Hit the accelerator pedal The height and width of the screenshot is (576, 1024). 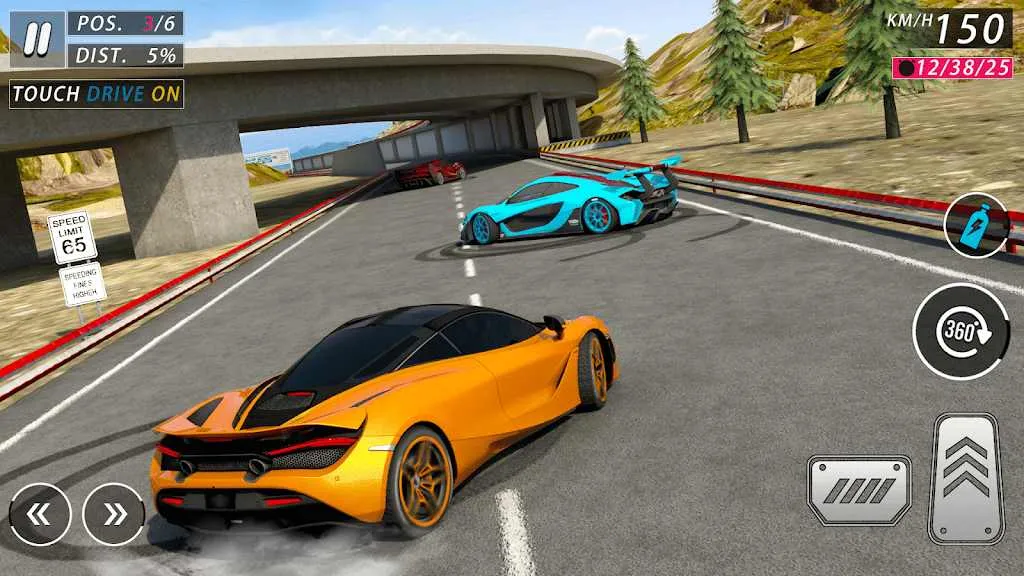965,477
